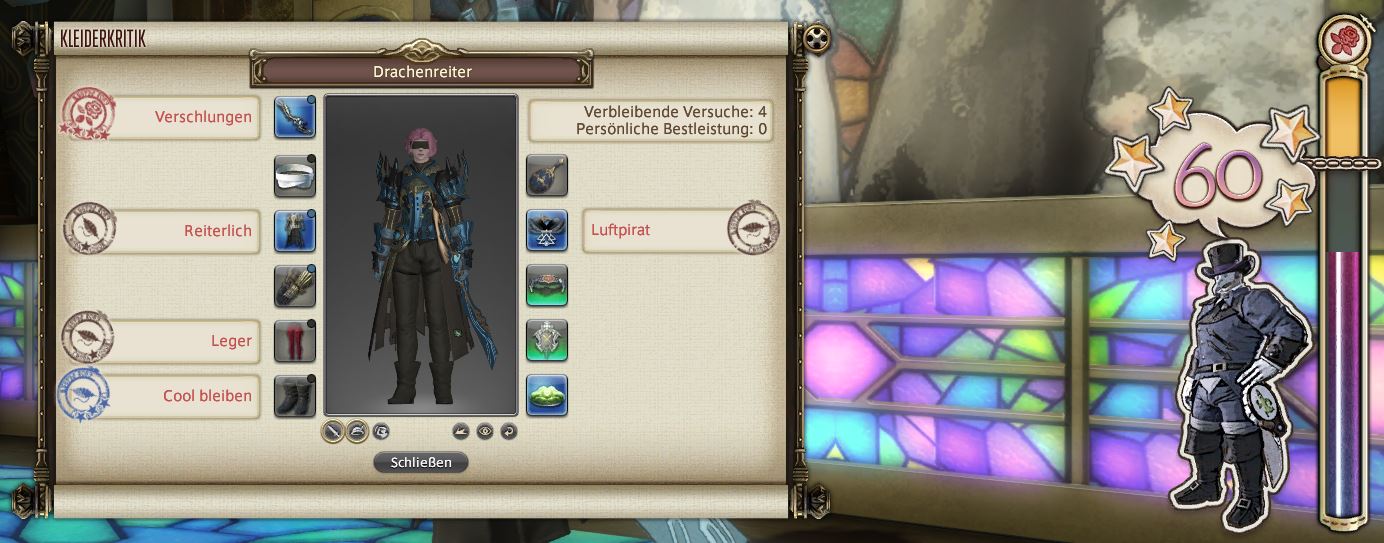
Task: Choose the blue coat body armor slot
Action: 295,230
